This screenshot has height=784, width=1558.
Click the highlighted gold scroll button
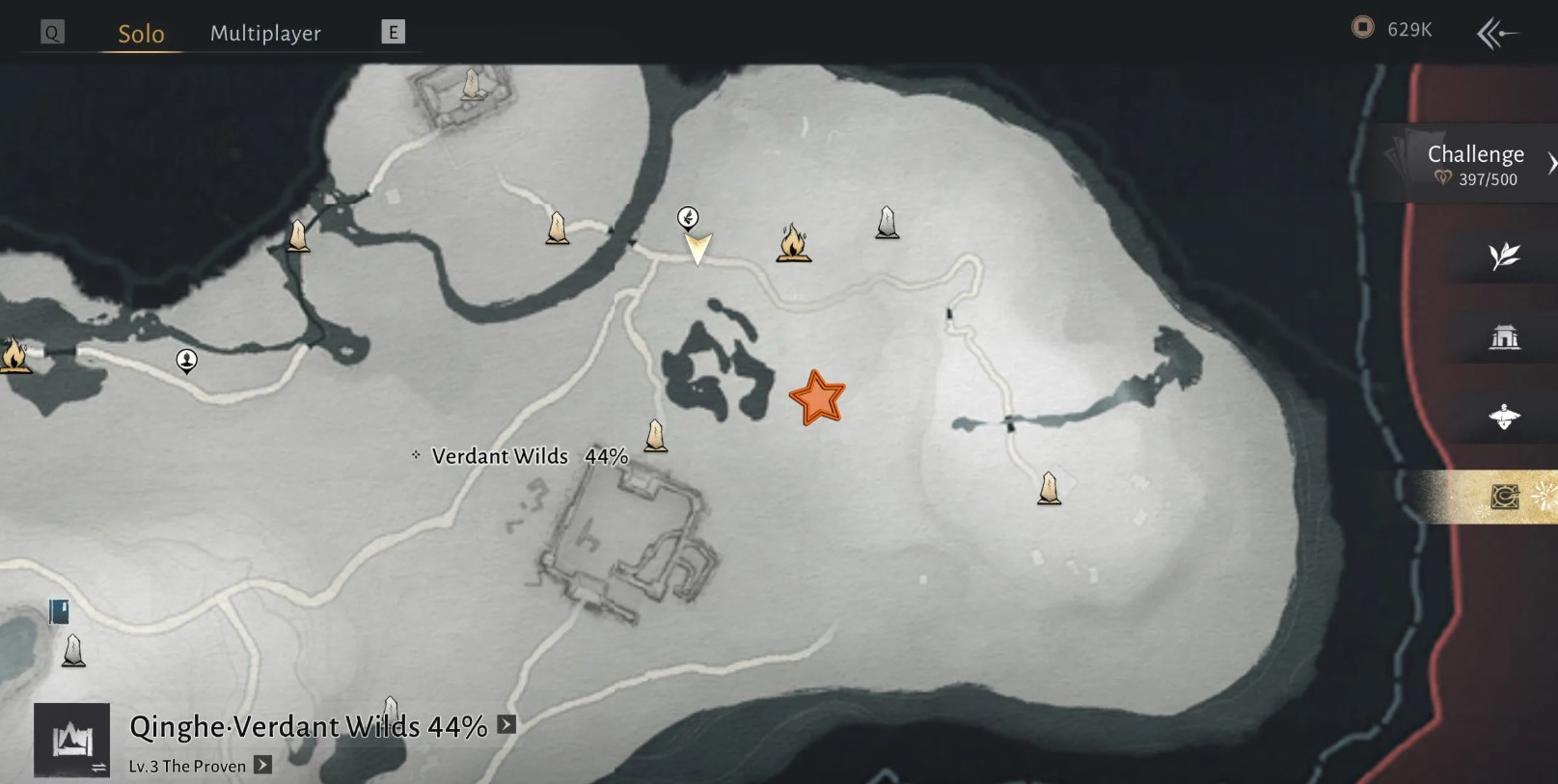coord(1504,497)
